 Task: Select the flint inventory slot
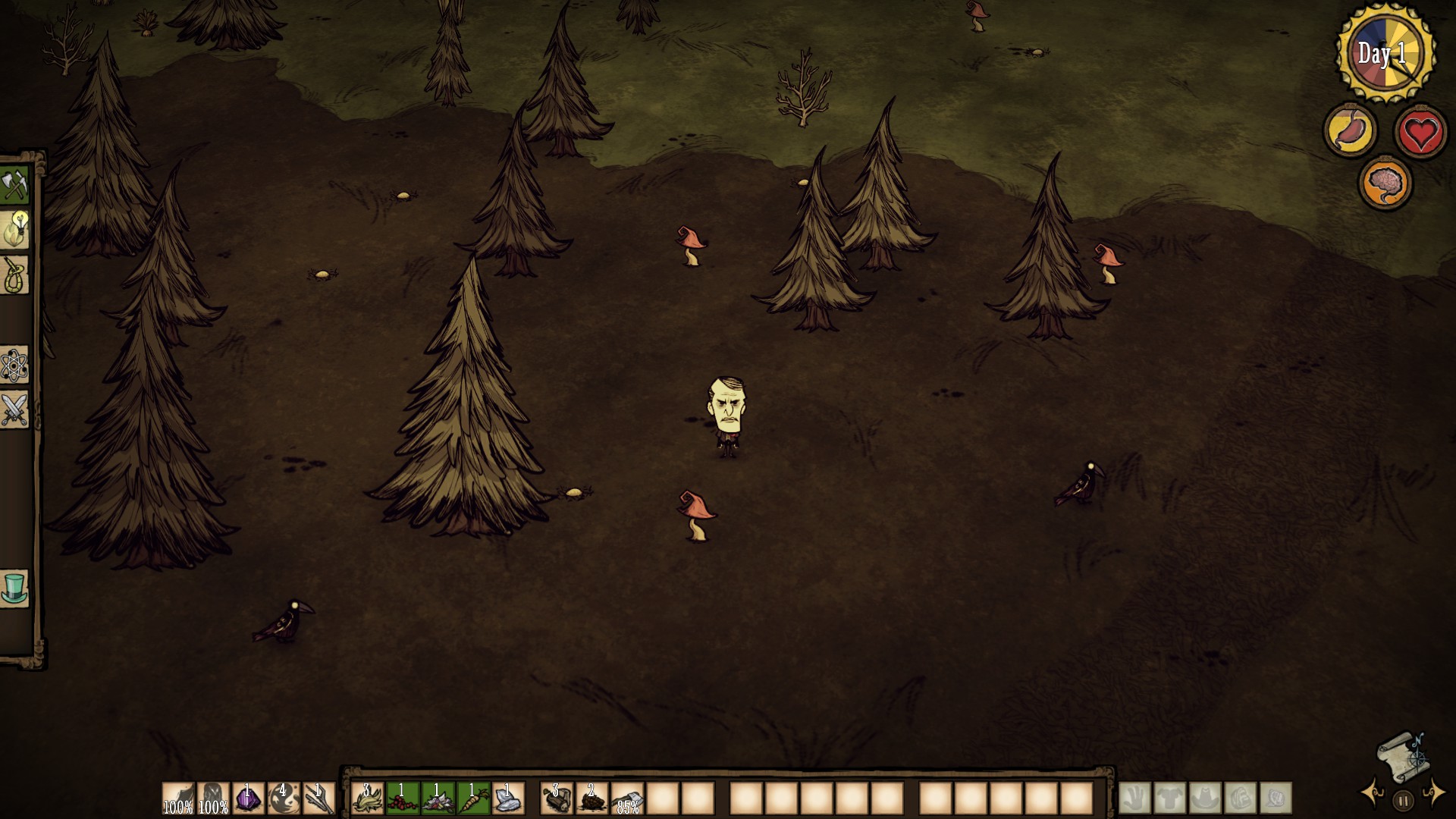coord(509,799)
